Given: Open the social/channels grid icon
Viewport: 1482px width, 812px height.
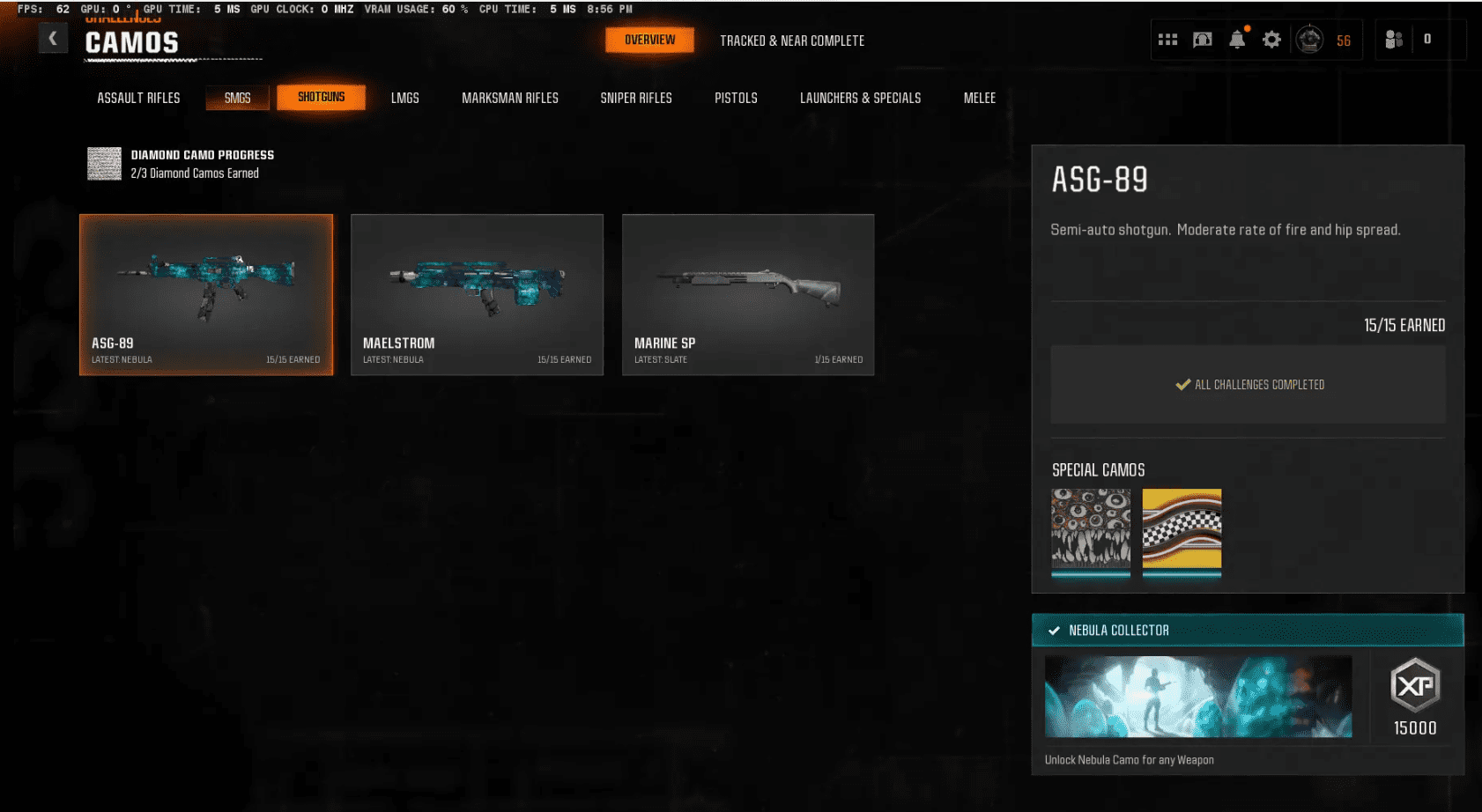Looking at the screenshot, I should [x=1167, y=39].
